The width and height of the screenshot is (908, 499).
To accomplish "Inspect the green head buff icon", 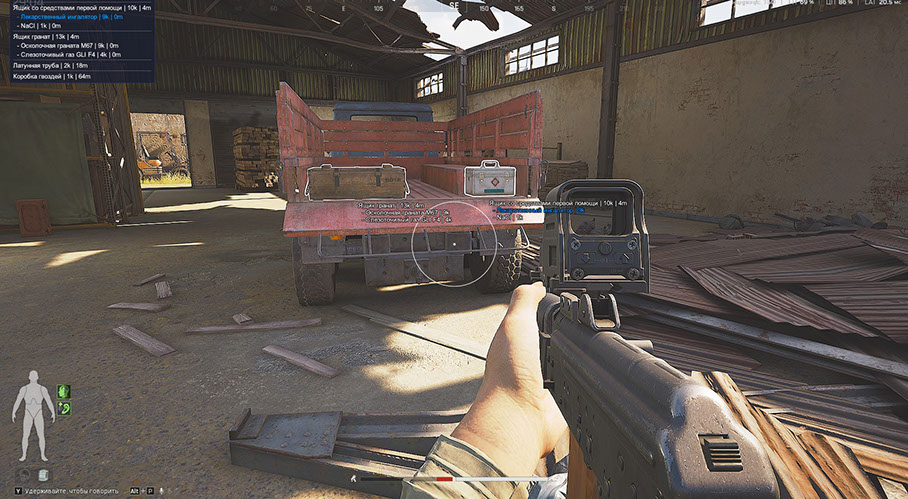I will [63, 391].
